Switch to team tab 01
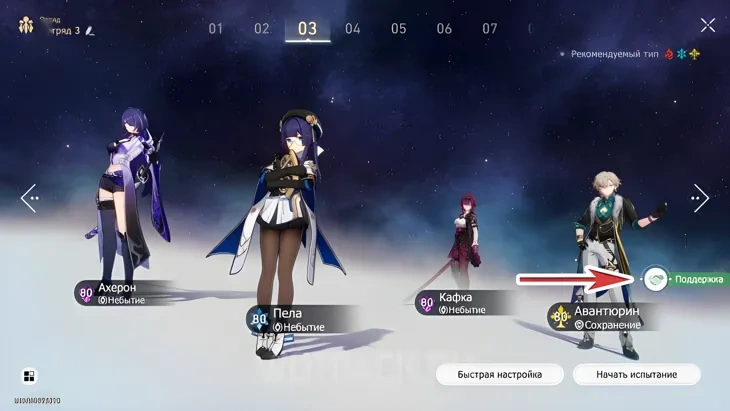This screenshot has height=411, width=730. (216, 28)
